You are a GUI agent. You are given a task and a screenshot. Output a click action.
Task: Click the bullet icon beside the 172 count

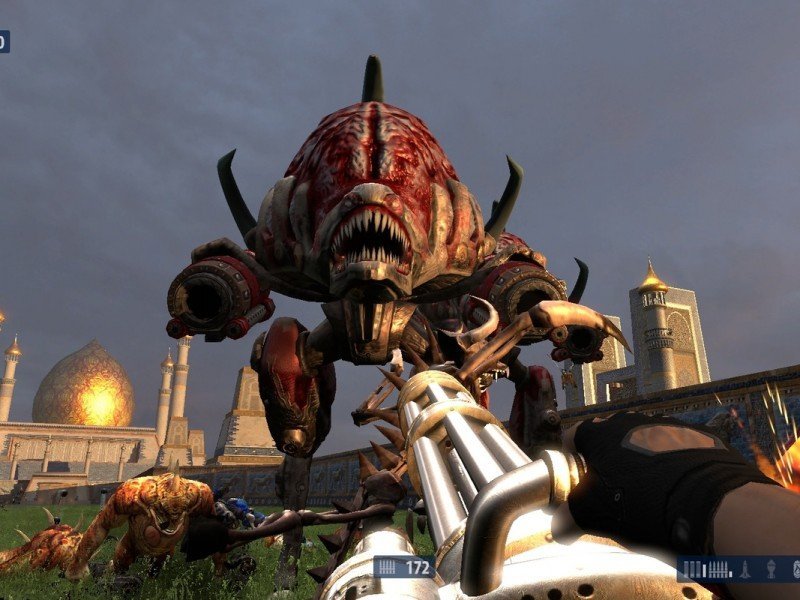pos(389,567)
